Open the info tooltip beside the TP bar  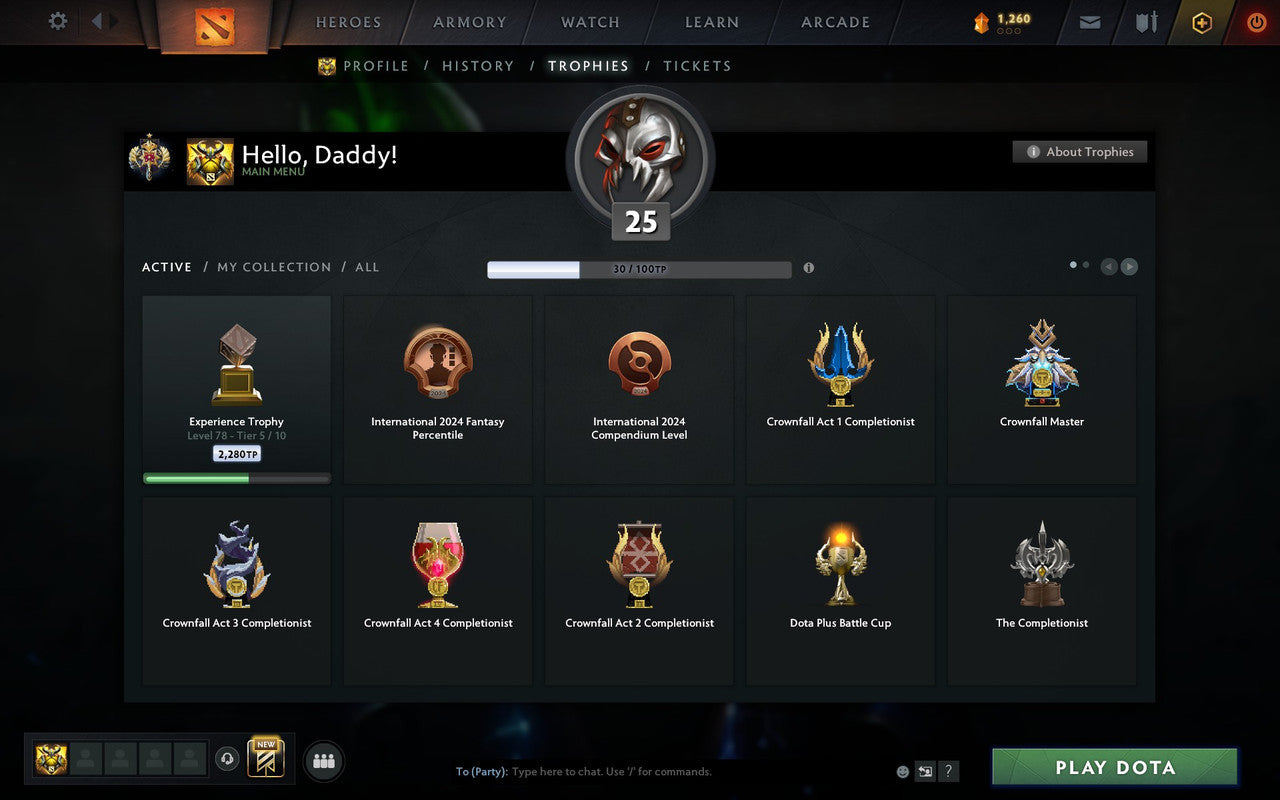809,268
